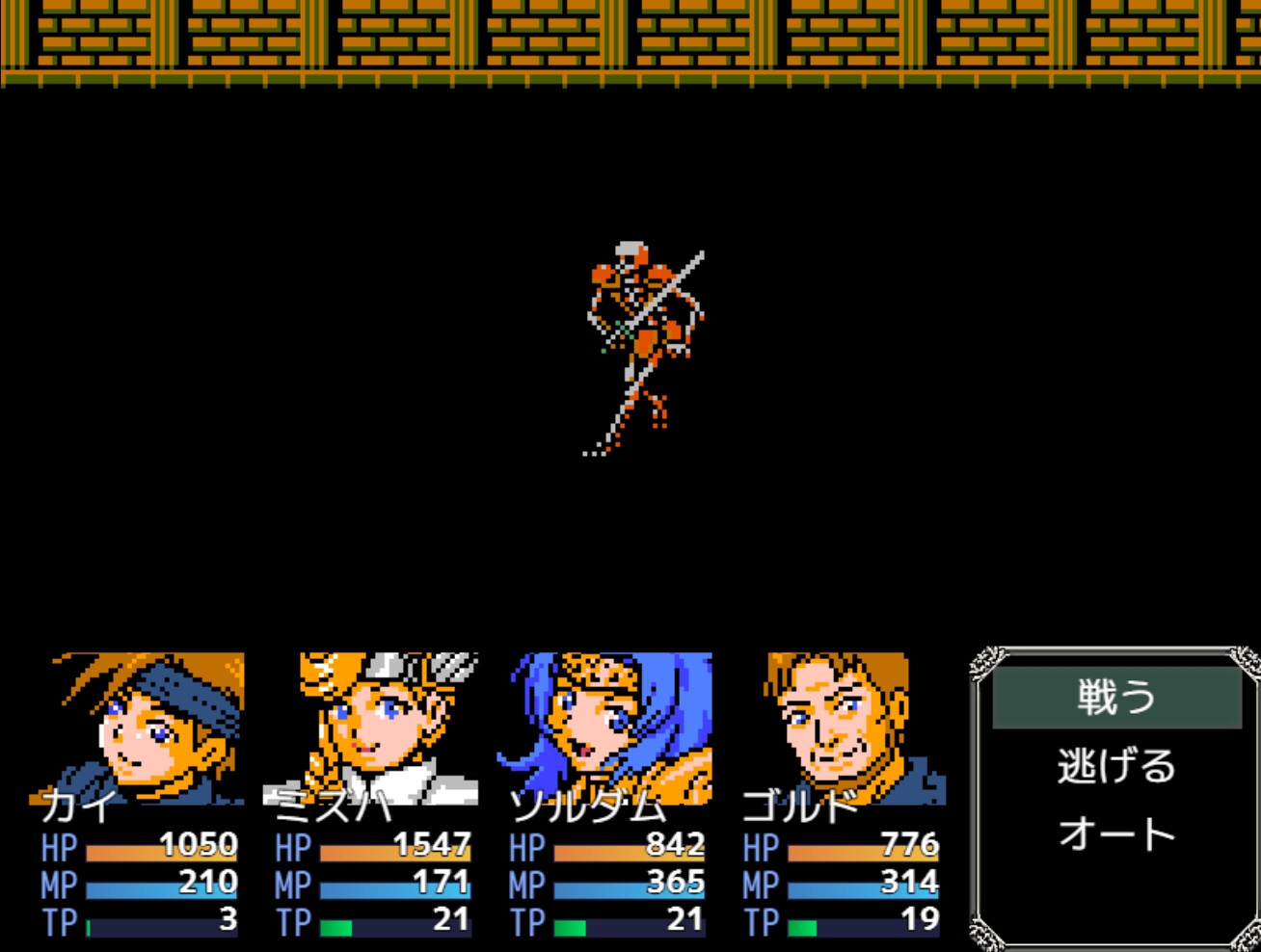Select party member カイ's portrait
The width and height of the screenshot is (1261, 952).
click(145, 727)
